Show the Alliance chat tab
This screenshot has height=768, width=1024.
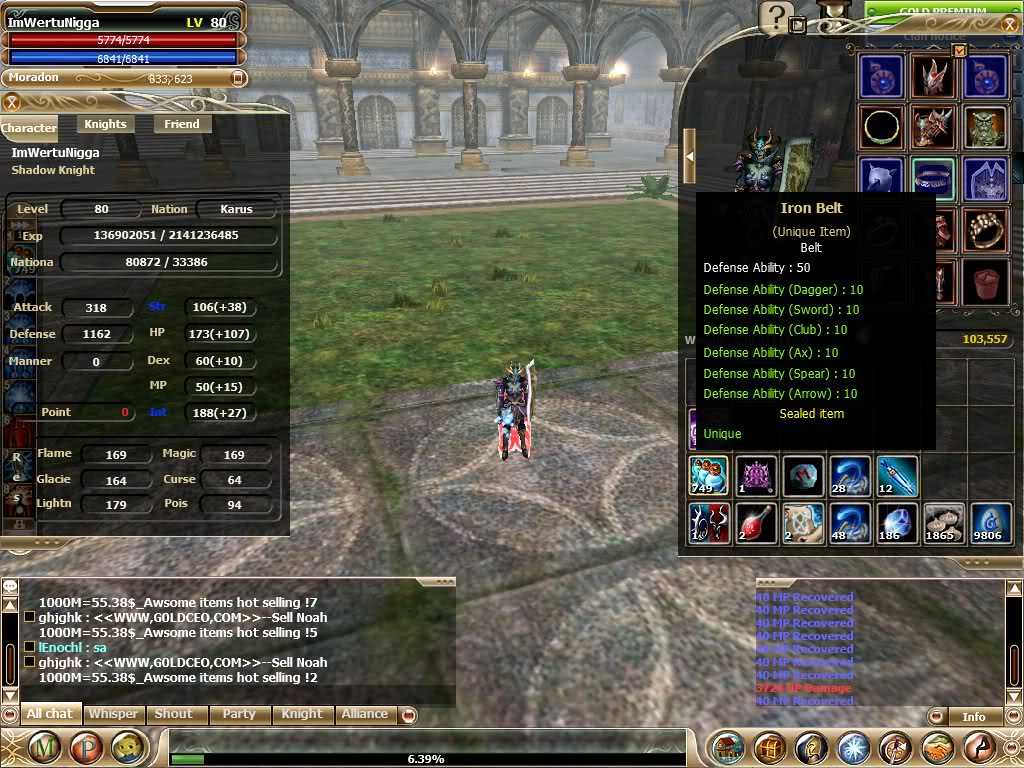coord(364,714)
